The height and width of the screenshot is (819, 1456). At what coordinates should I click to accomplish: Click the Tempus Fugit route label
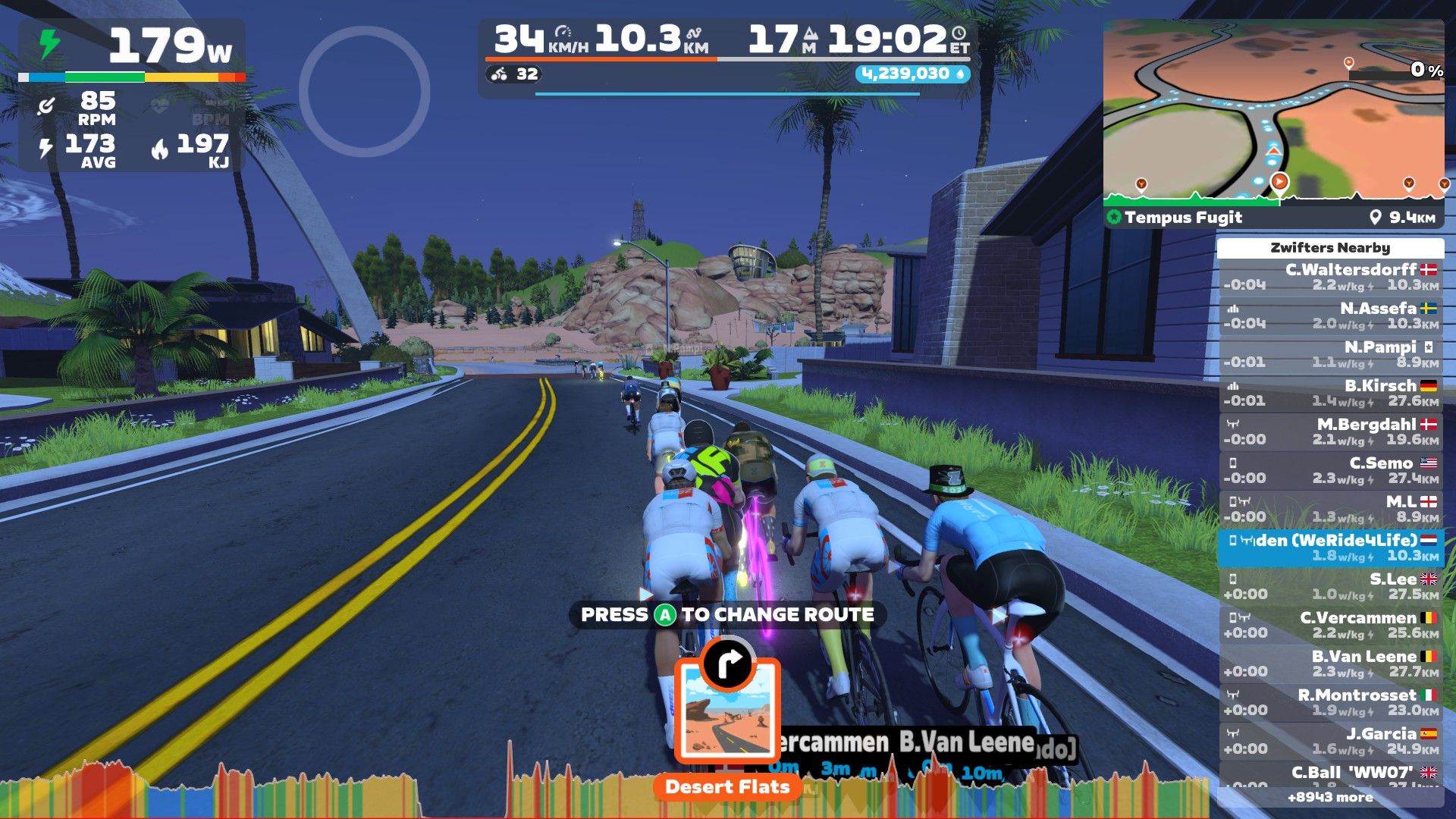click(x=1183, y=218)
